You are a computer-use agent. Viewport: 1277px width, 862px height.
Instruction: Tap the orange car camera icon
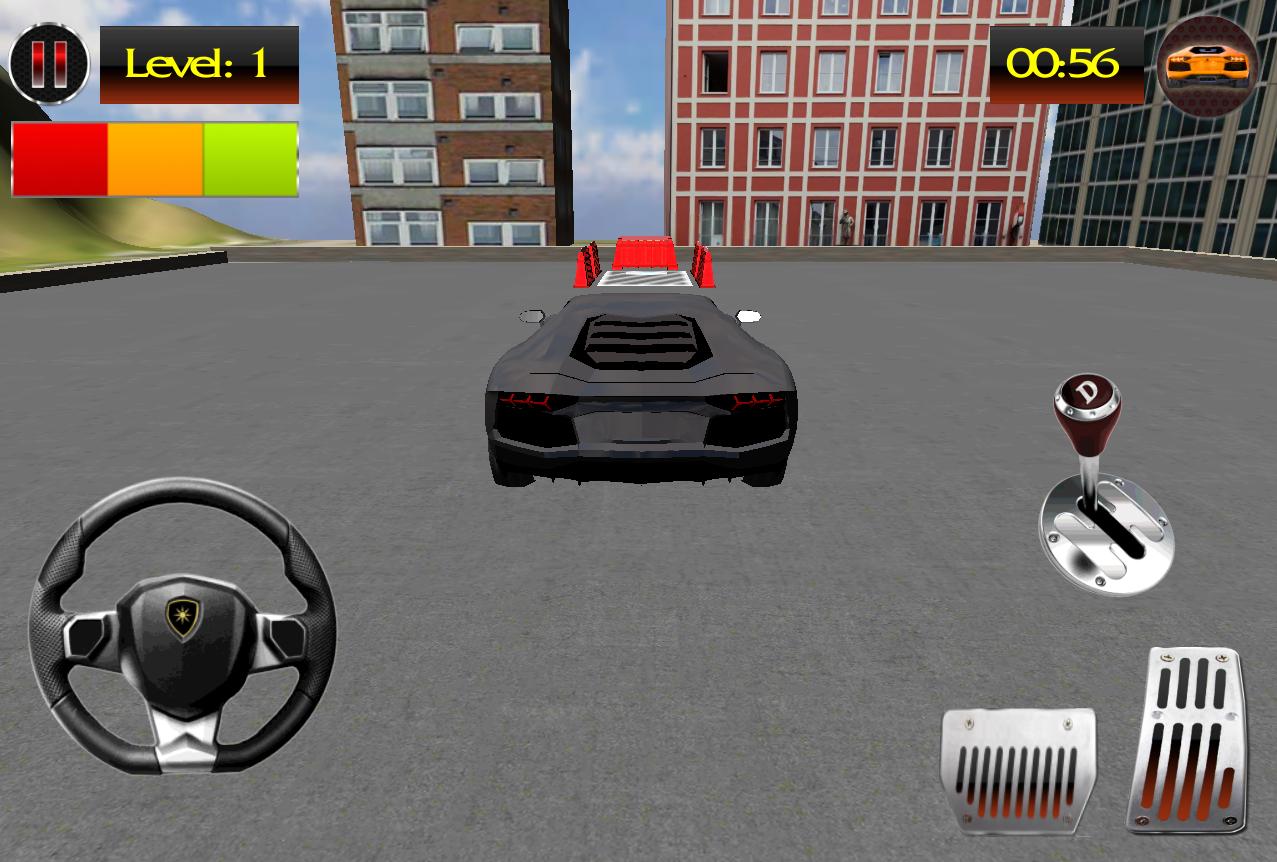(1208, 65)
